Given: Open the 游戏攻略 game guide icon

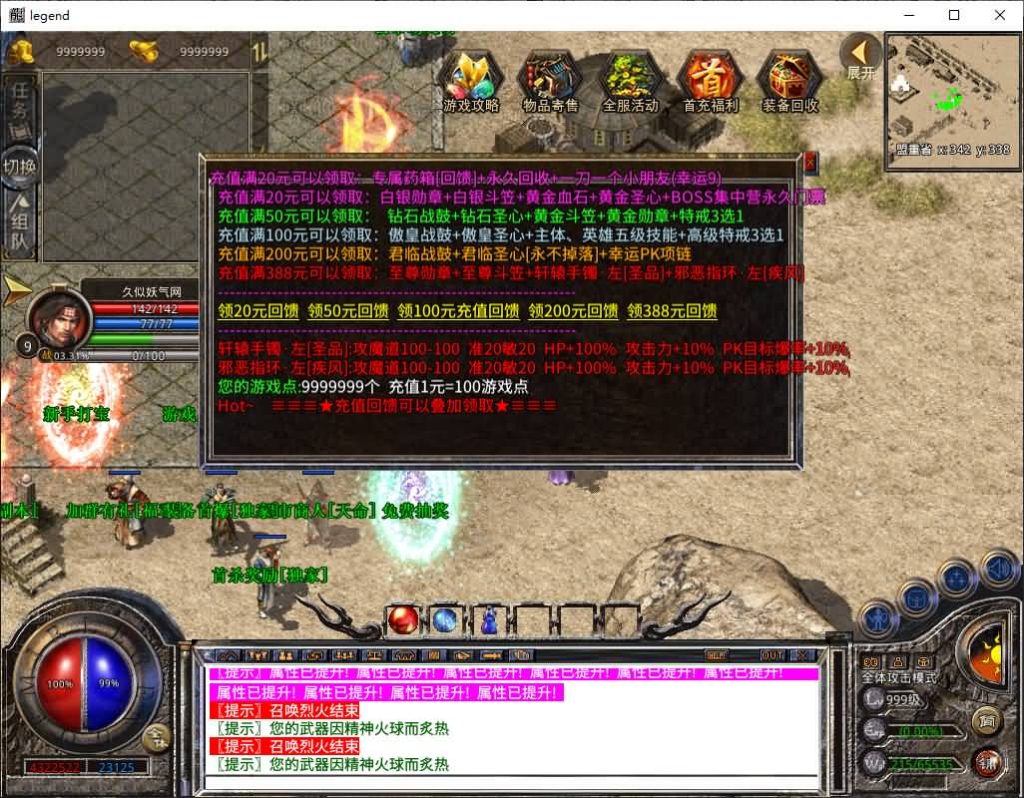Looking at the screenshot, I should click(x=471, y=81).
